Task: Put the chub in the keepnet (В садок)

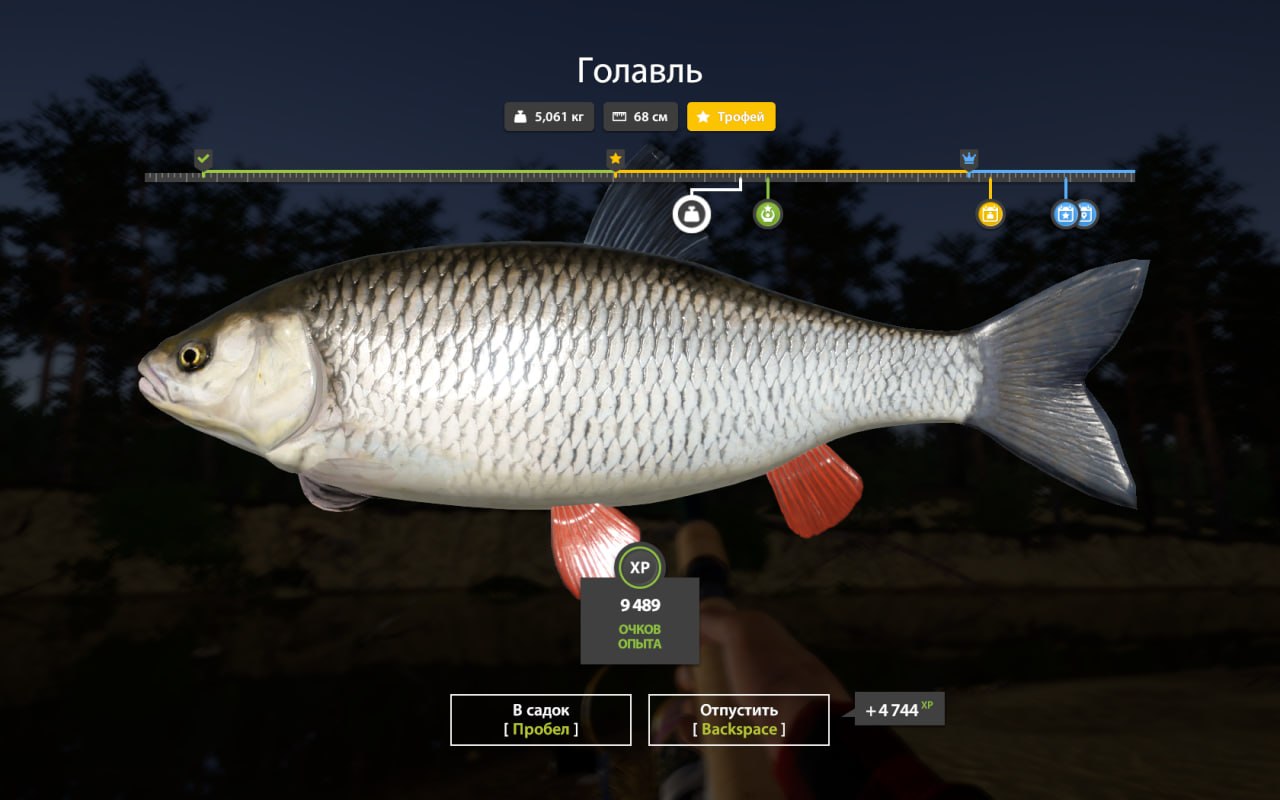Action: pos(540,720)
